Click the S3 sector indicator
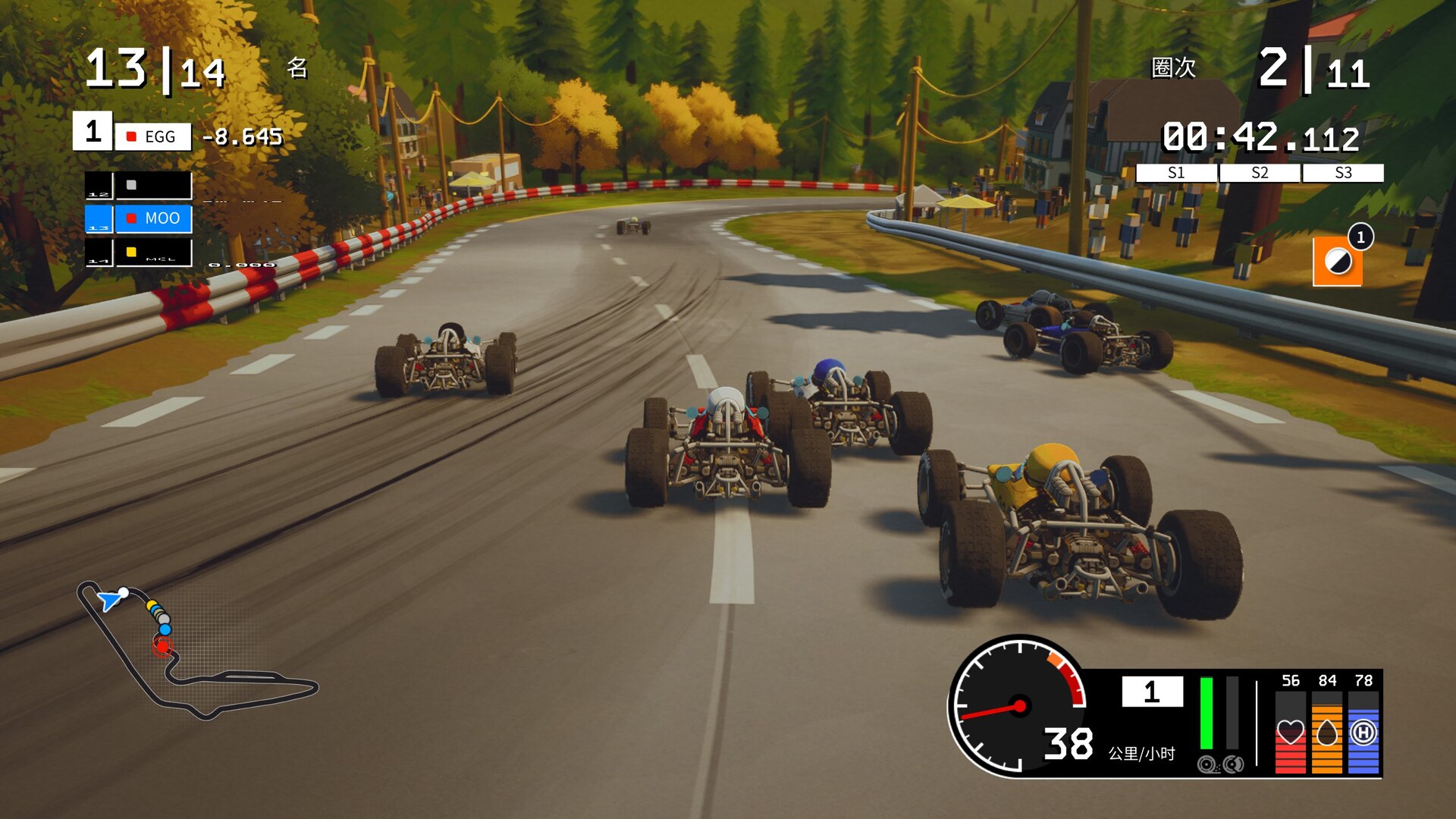This screenshot has width=1456, height=819. (x=1343, y=173)
